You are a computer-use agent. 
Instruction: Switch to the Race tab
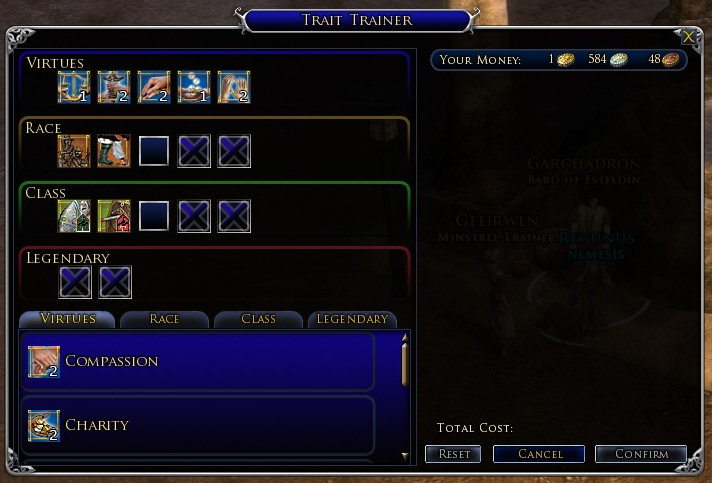pos(164,319)
